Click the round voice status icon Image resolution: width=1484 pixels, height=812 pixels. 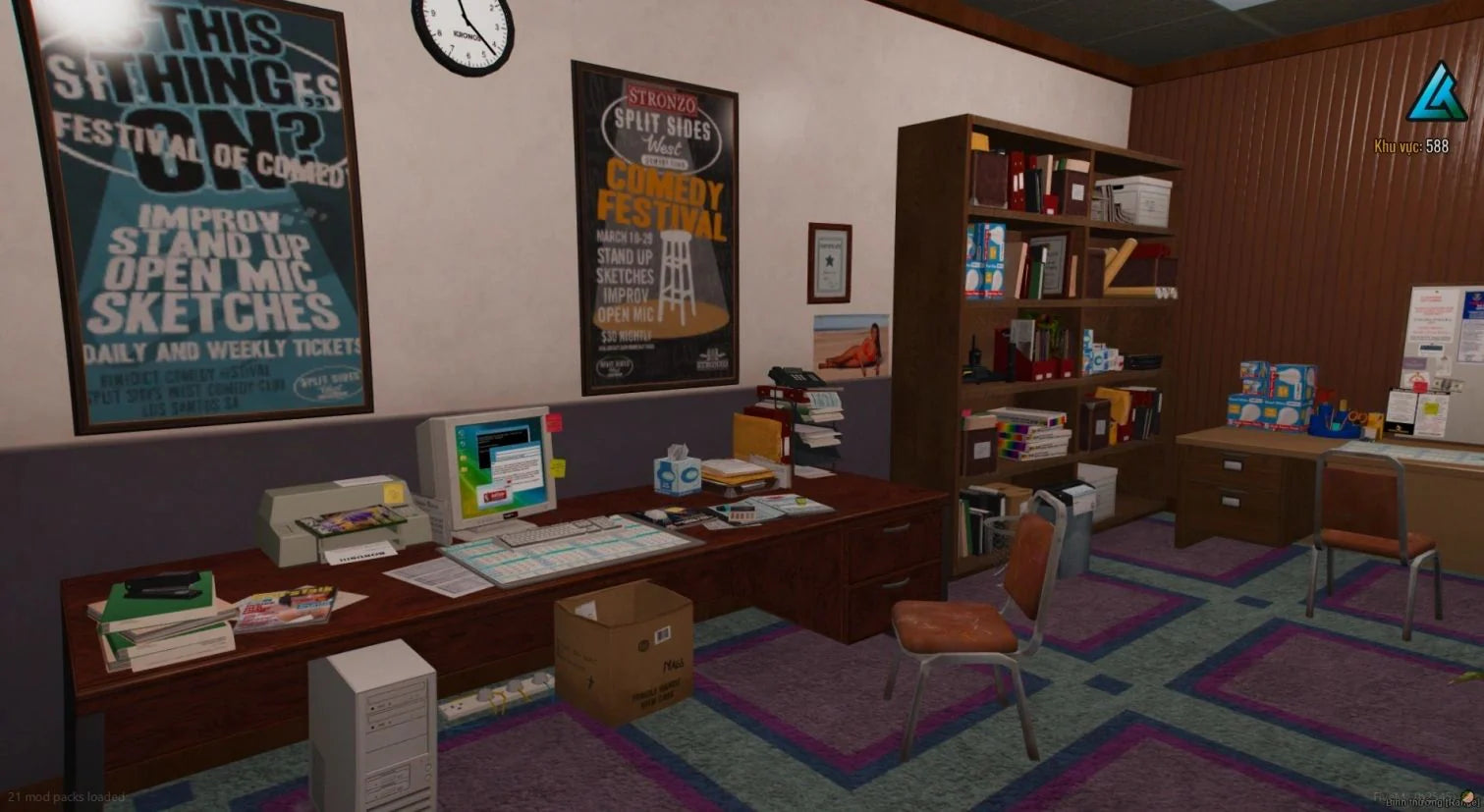tap(1467, 796)
